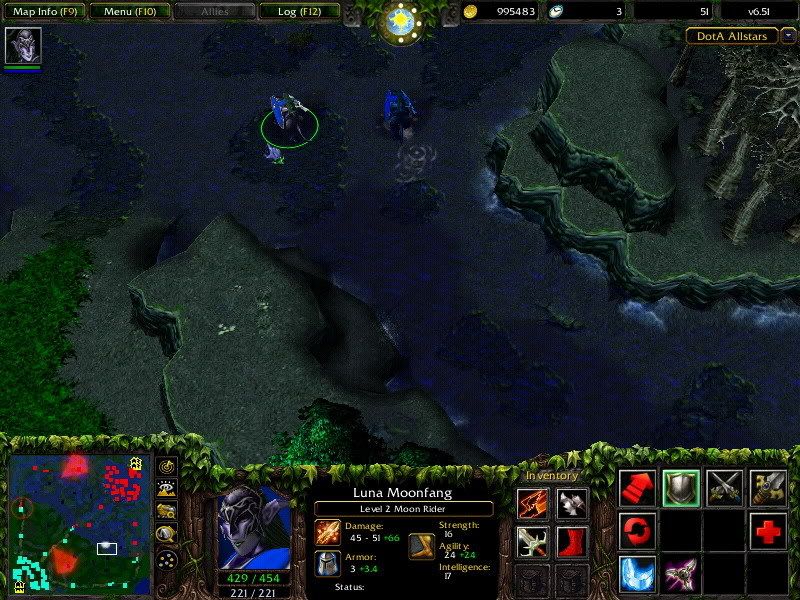The width and height of the screenshot is (800, 600).
Task: Activate the minimap signal ping button
Action: tap(167, 467)
